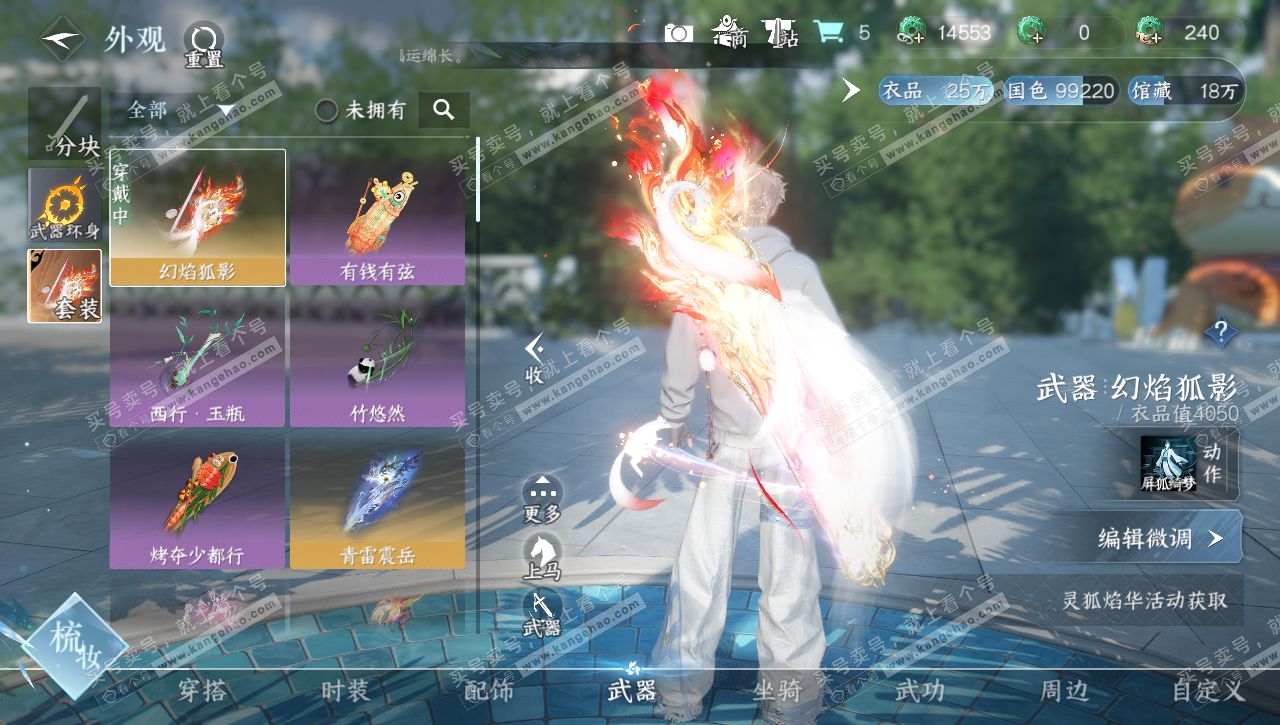Open the magnifying glass search

(444, 109)
